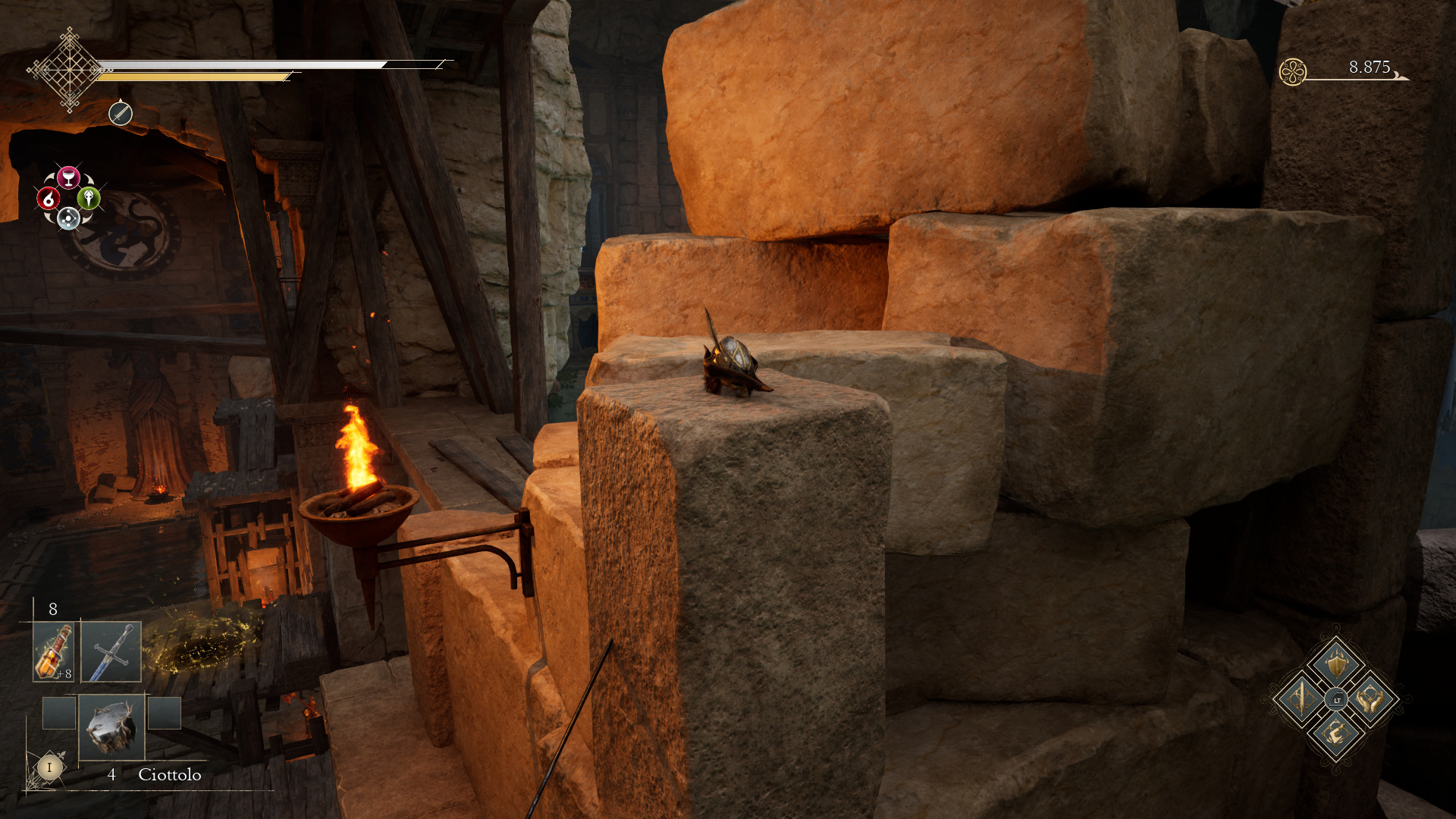Select the orange healing potion slot
Viewport: 1456px width, 819px height.
click(53, 651)
